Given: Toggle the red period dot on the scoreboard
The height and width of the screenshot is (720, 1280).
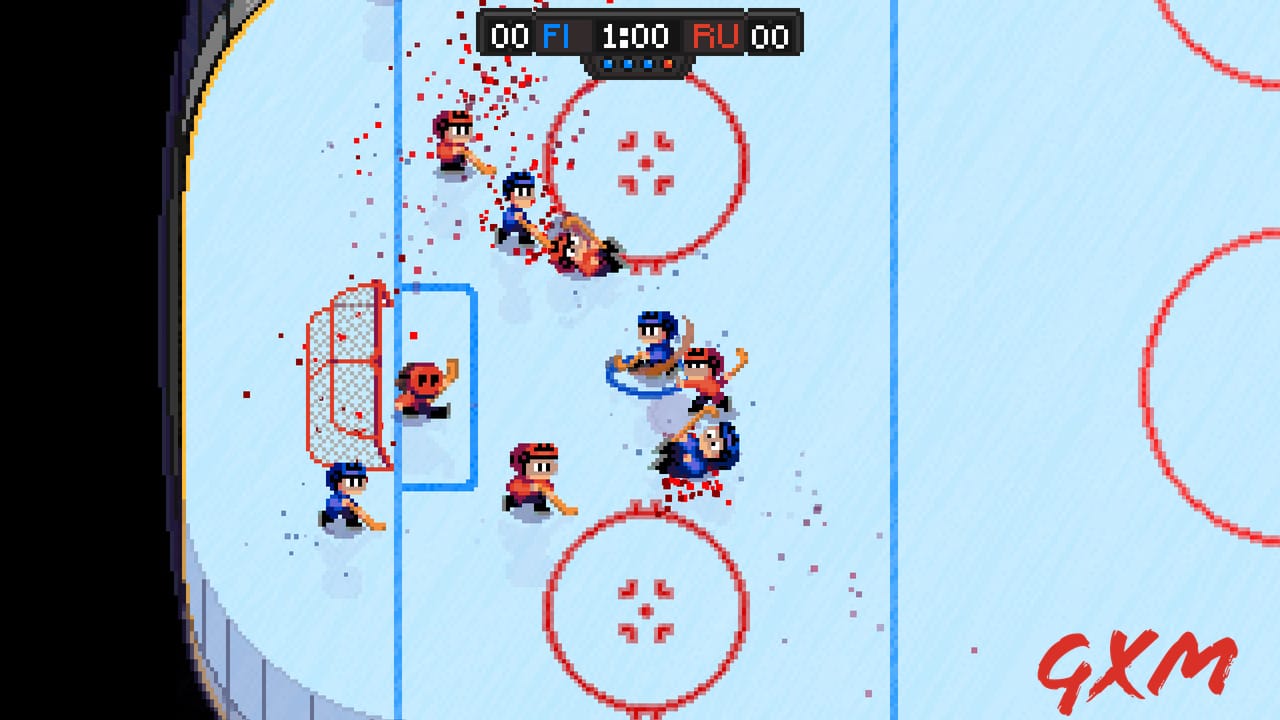Looking at the screenshot, I should point(668,62).
